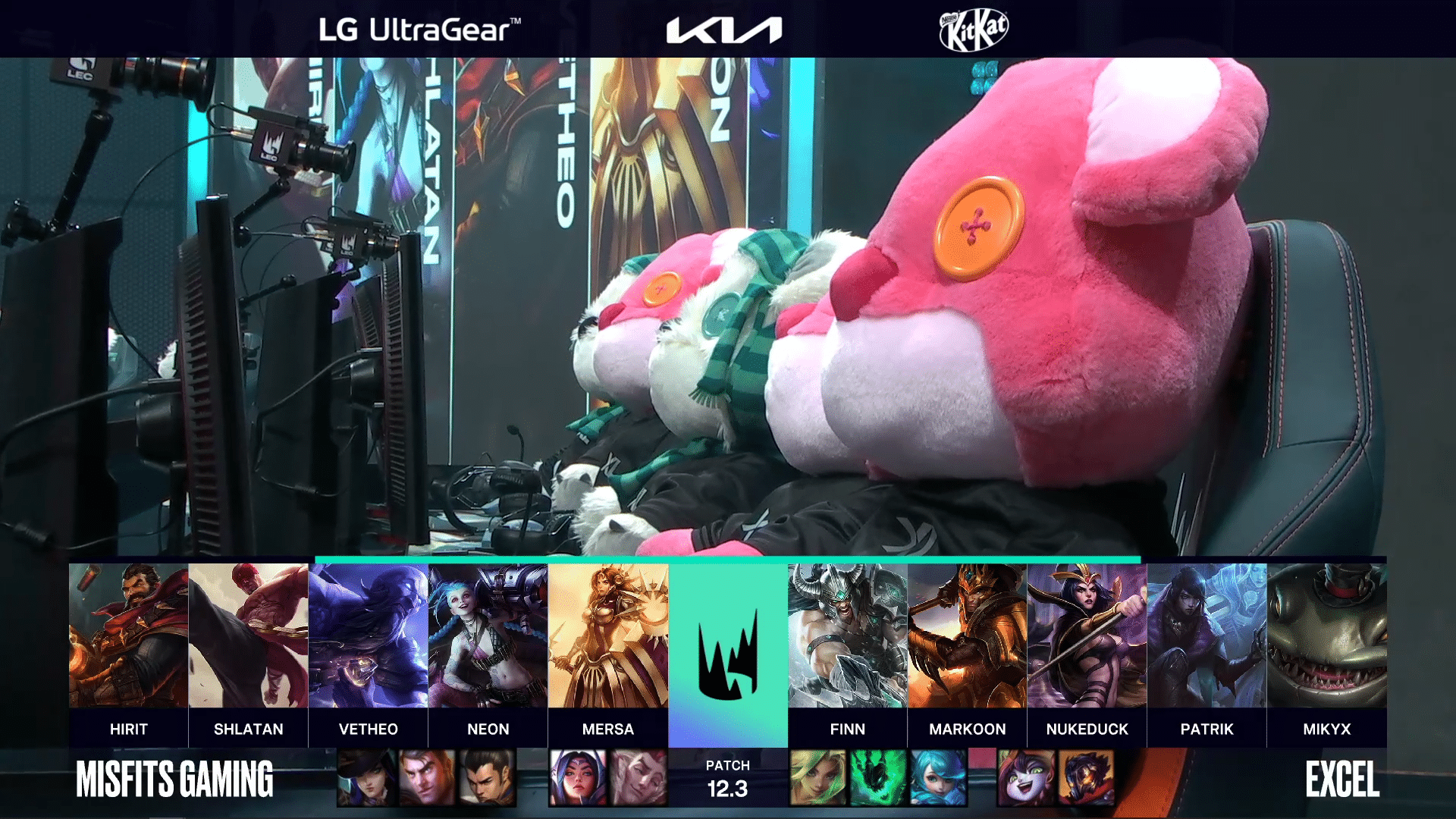Select Mikyx's Tahm Kench champion card
The height and width of the screenshot is (819, 1456).
[1326, 635]
